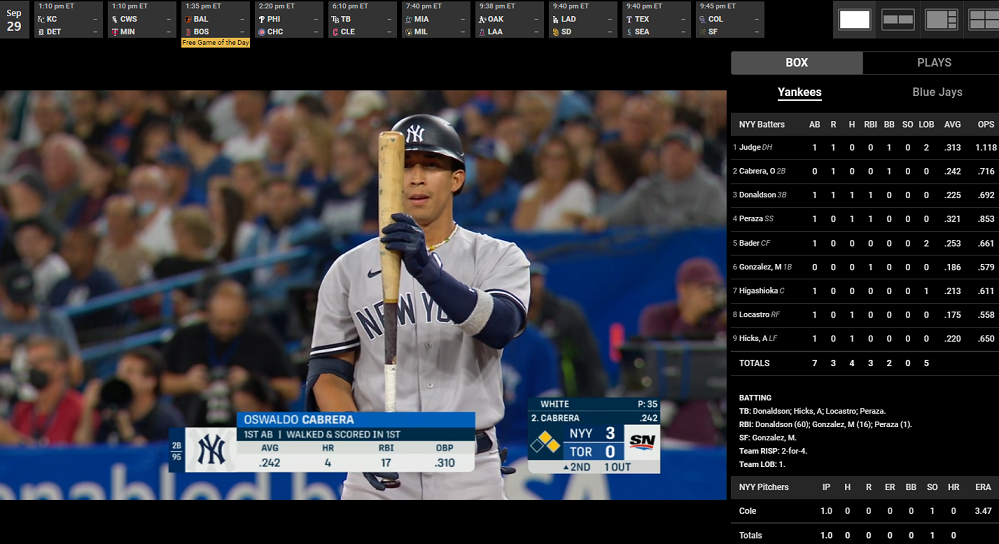The height and width of the screenshot is (544, 999).
Task: Select pitcher Cole in the pitchers table
Action: (x=748, y=511)
